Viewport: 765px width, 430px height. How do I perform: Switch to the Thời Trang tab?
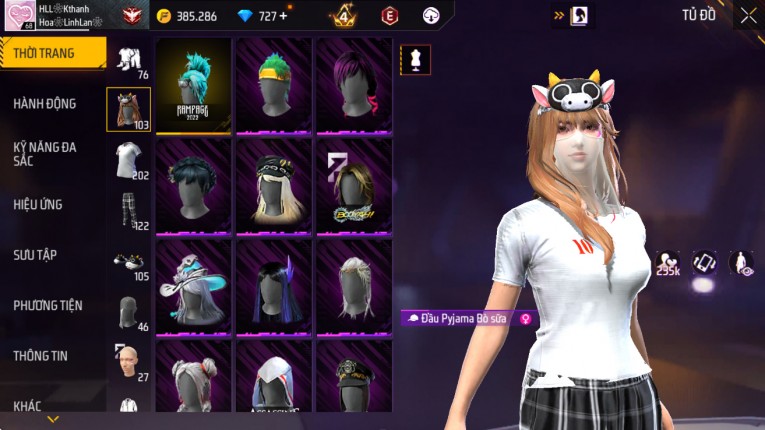(50, 53)
